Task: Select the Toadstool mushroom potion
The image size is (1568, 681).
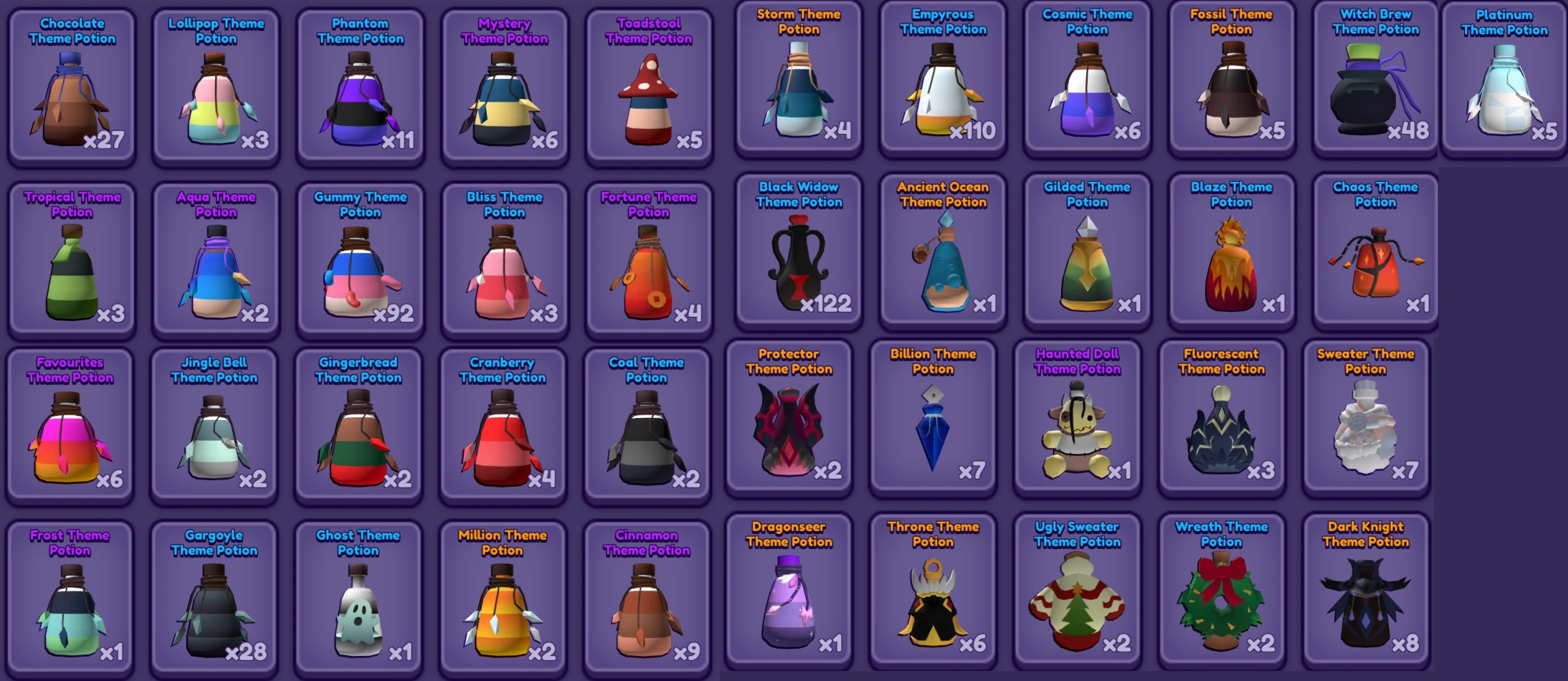Action: click(x=647, y=93)
